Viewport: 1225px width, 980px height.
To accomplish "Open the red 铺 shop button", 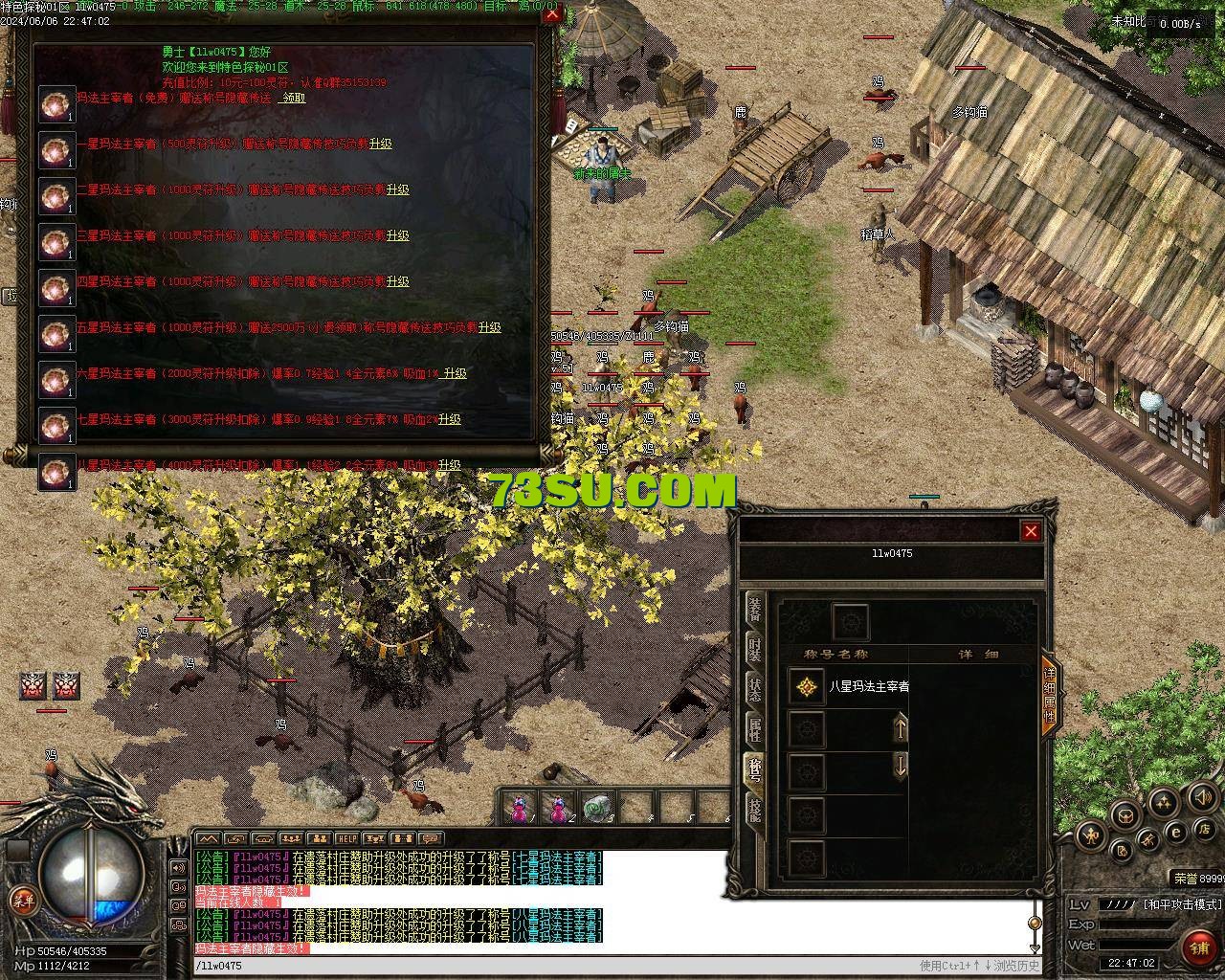I will 1198,947.
